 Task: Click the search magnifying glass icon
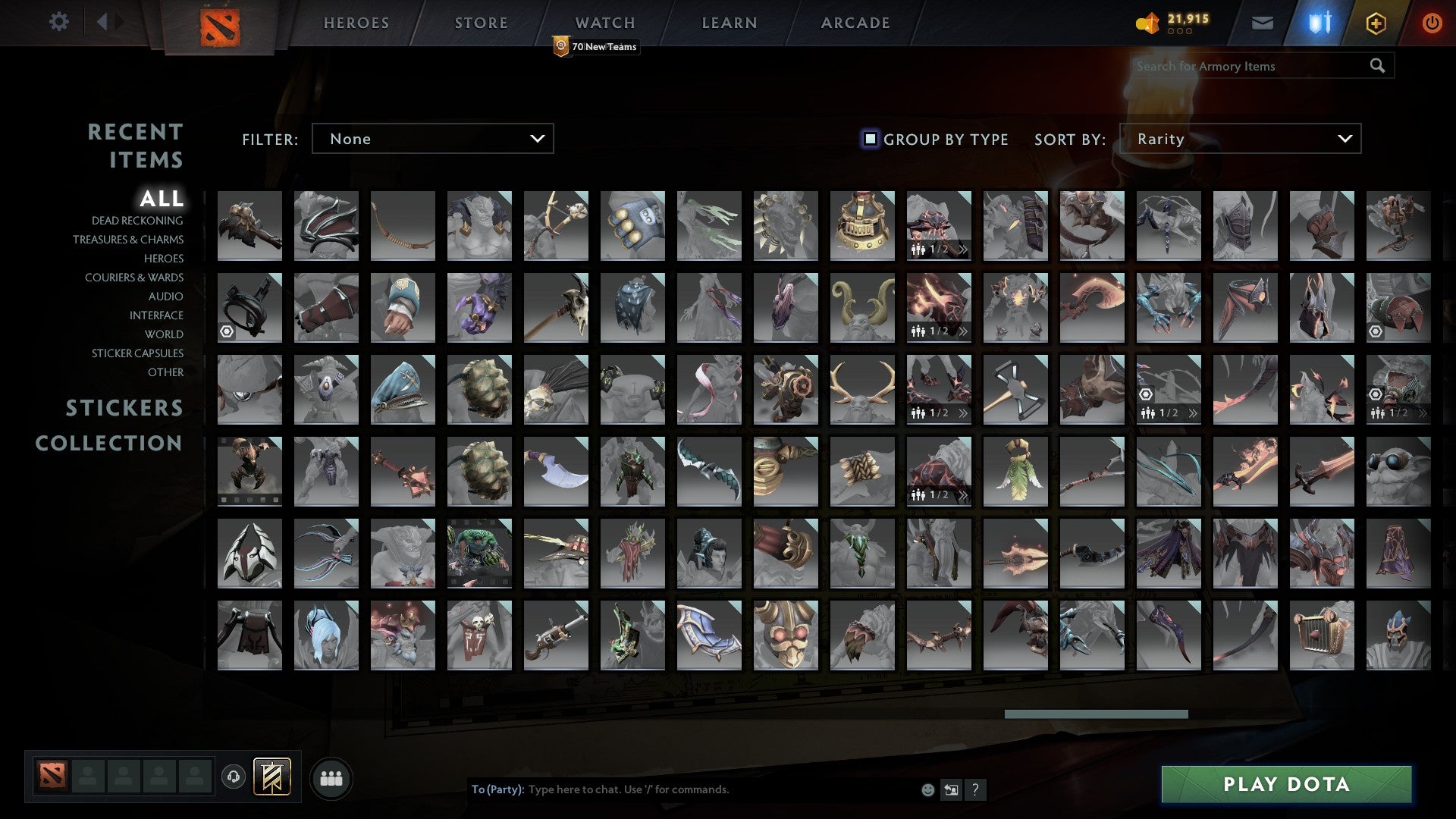(1377, 66)
